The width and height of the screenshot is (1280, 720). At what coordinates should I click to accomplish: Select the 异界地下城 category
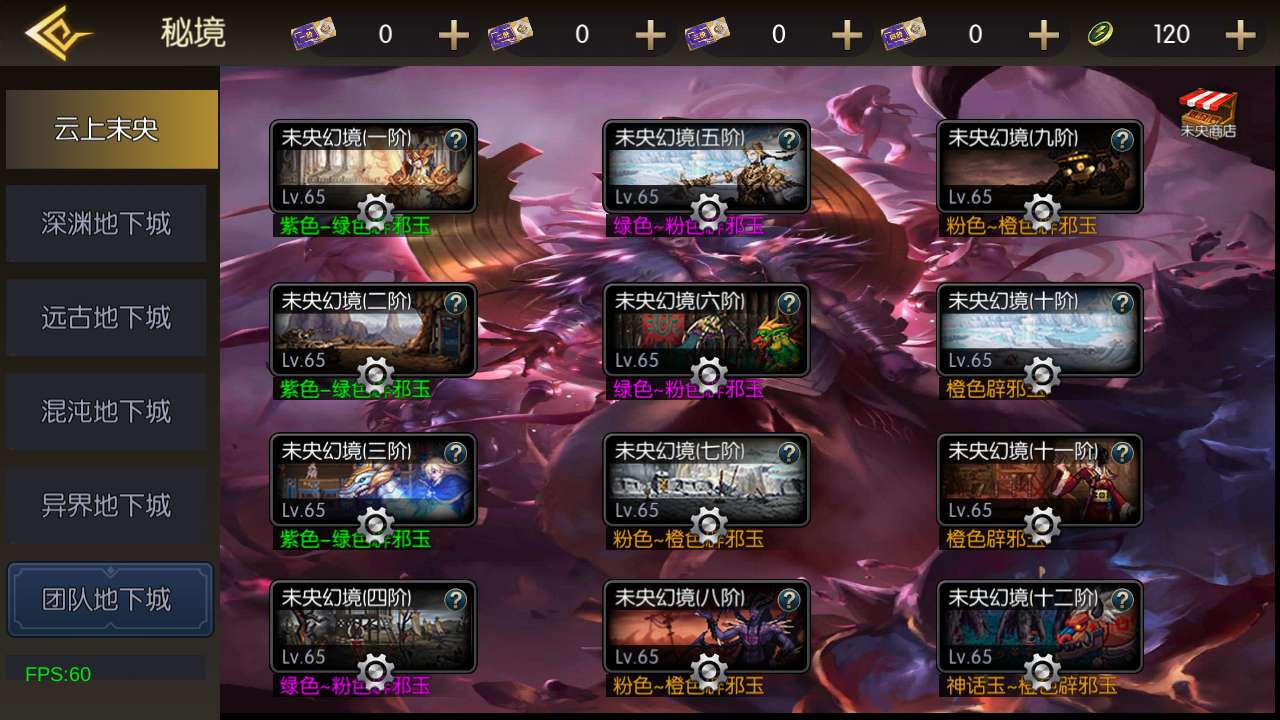pos(106,505)
